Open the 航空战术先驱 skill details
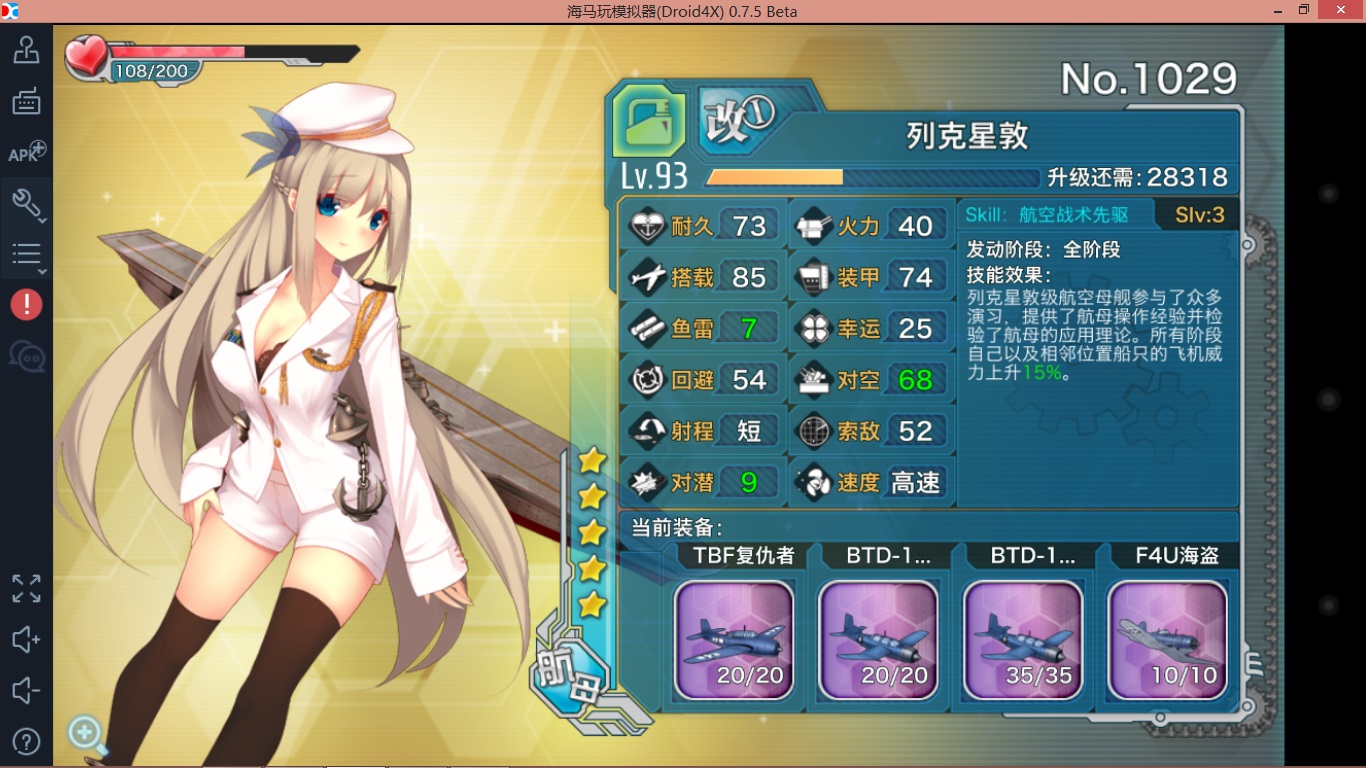 (x=1046, y=214)
